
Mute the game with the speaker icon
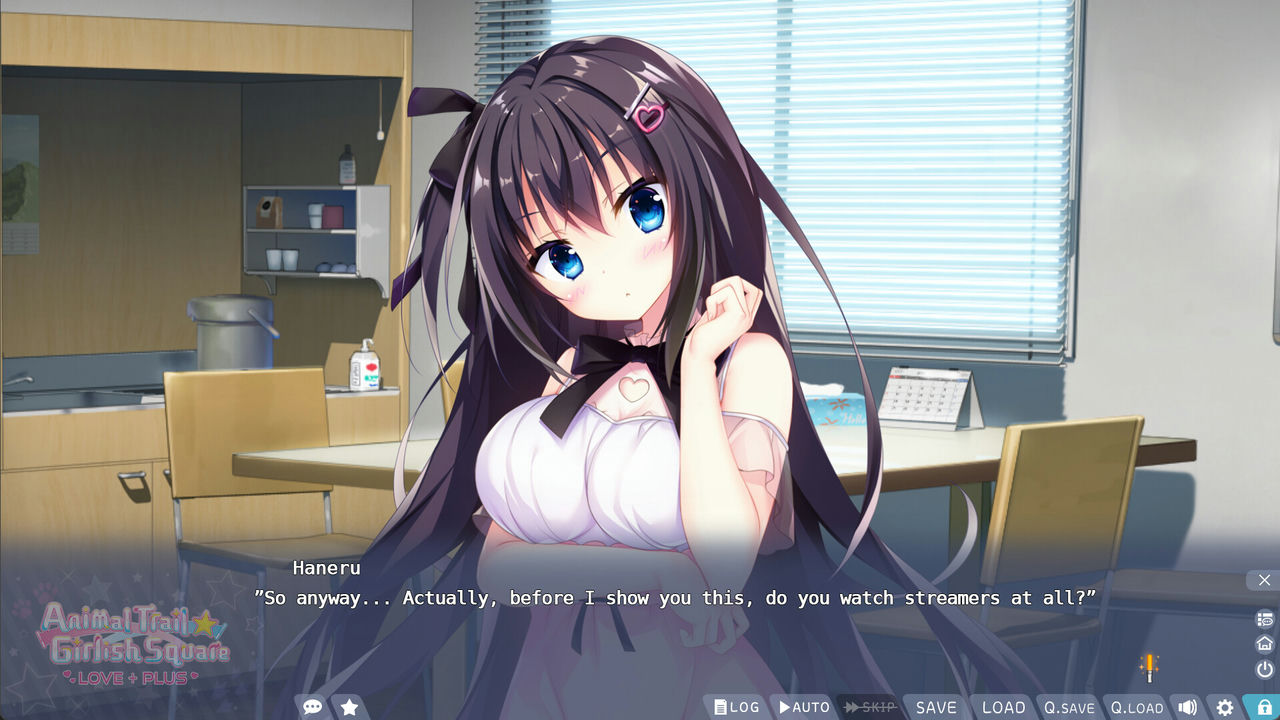pyautogui.click(x=1187, y=706)
